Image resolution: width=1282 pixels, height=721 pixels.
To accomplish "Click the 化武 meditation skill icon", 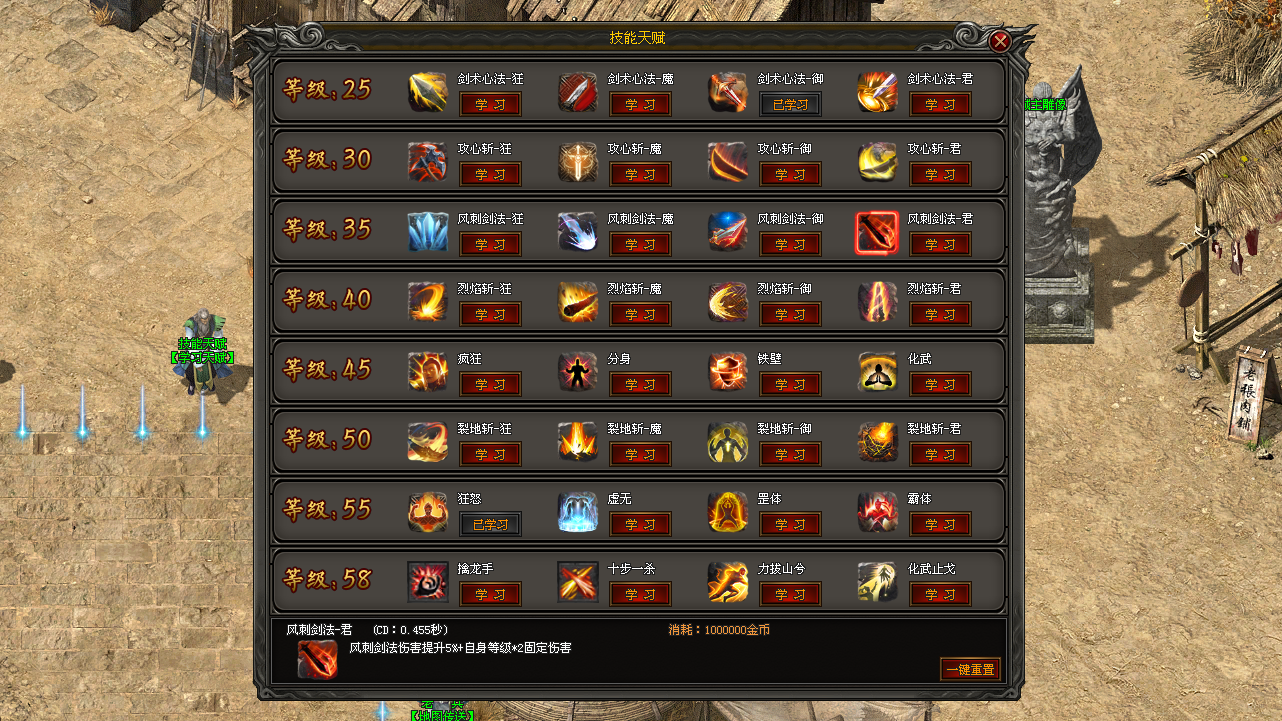I will point(877,373).
